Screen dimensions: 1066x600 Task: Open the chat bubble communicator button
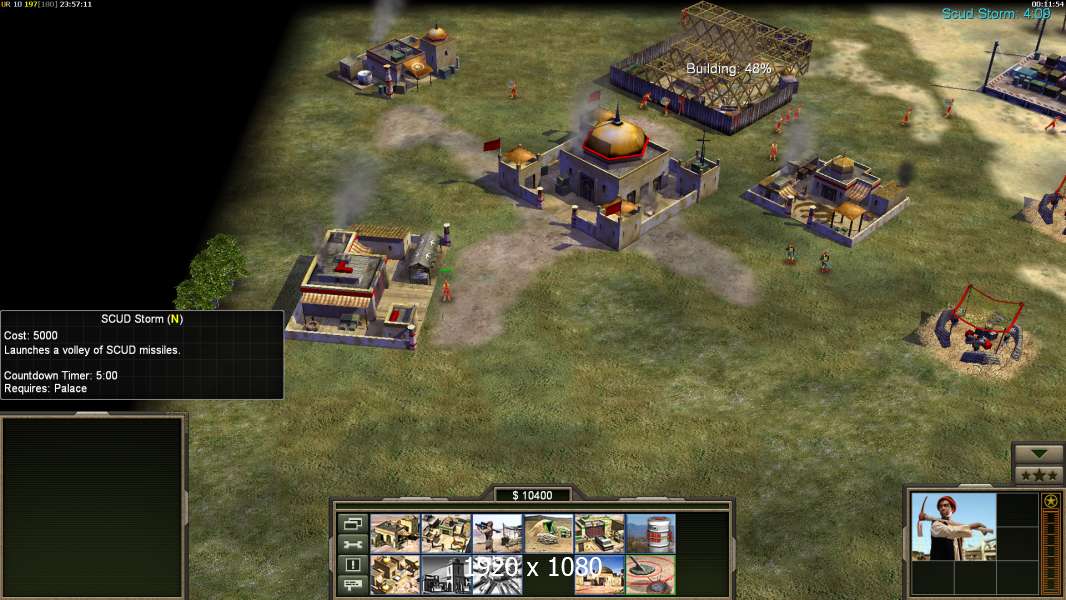(353, 585)
